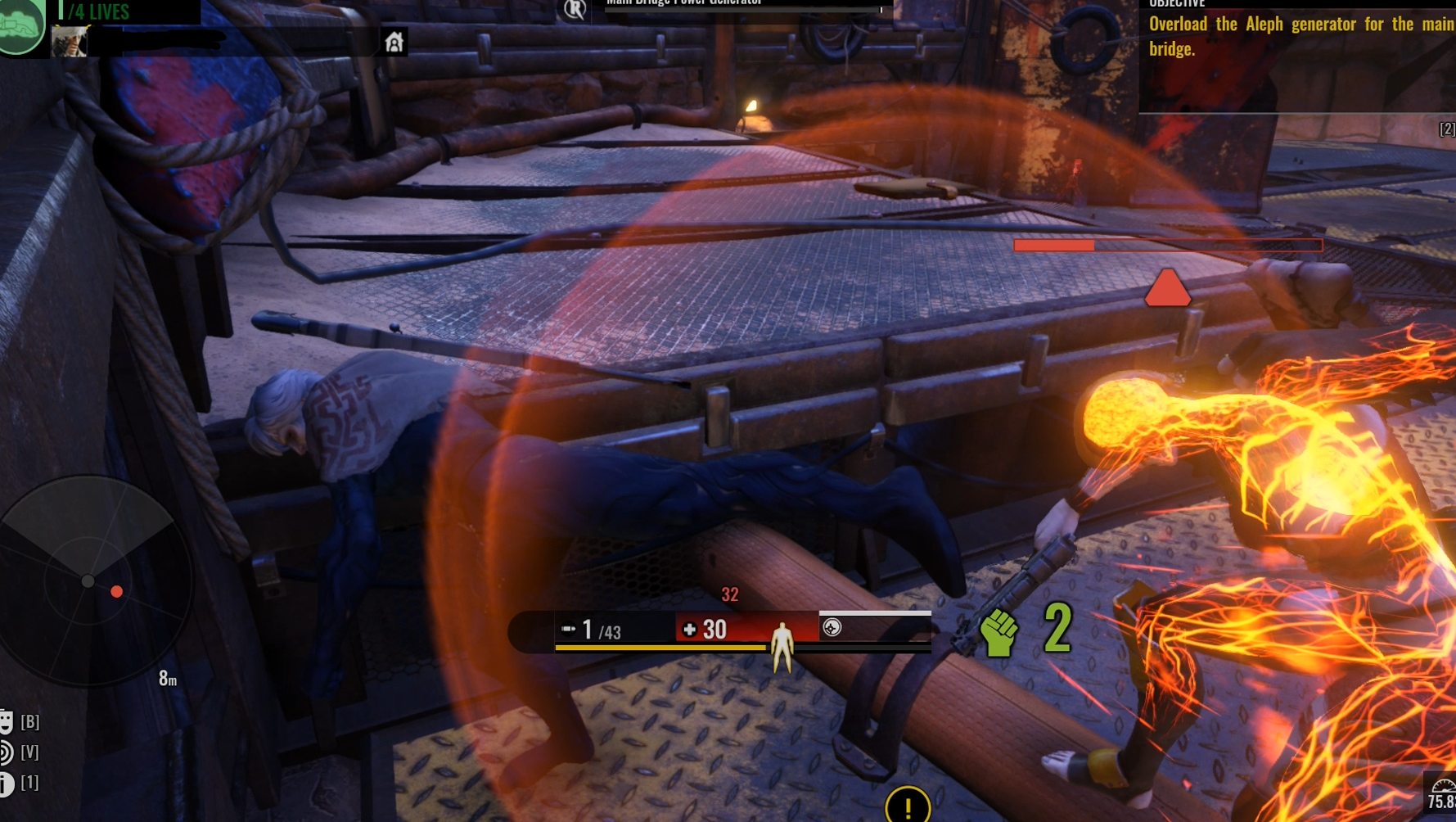Image resolution: width=1456 pixels, height=822 pixels.
Task: Click the round ability icon beside health
Action: click(x=832, y=628)
